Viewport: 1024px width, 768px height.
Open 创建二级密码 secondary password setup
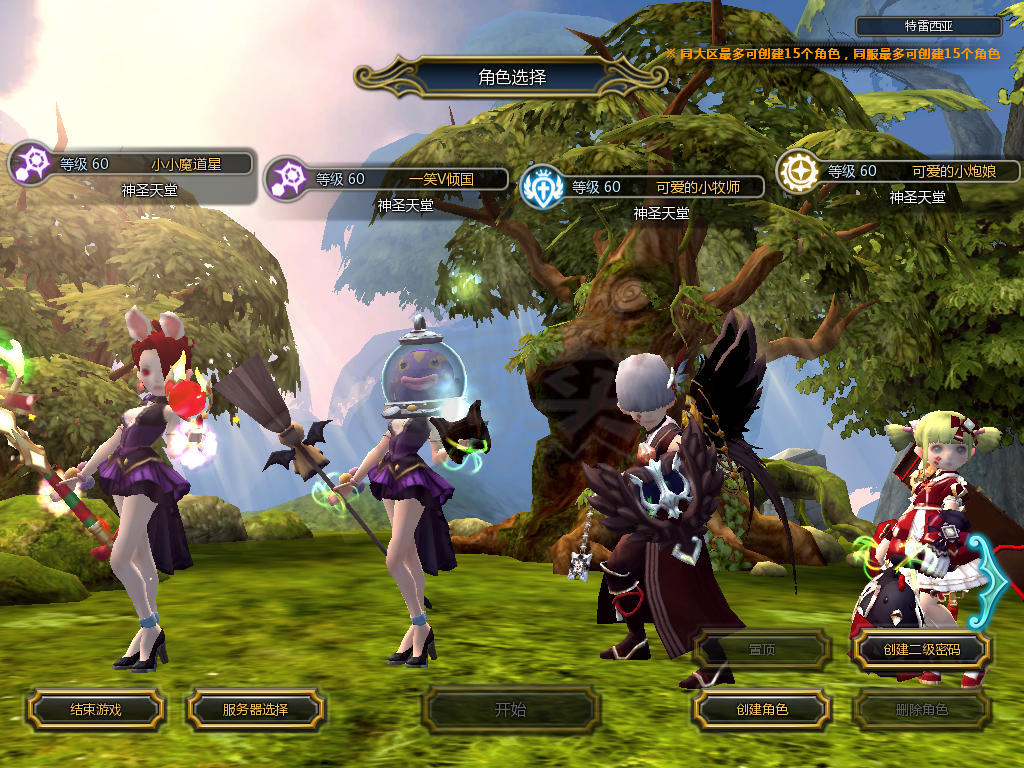921,650
